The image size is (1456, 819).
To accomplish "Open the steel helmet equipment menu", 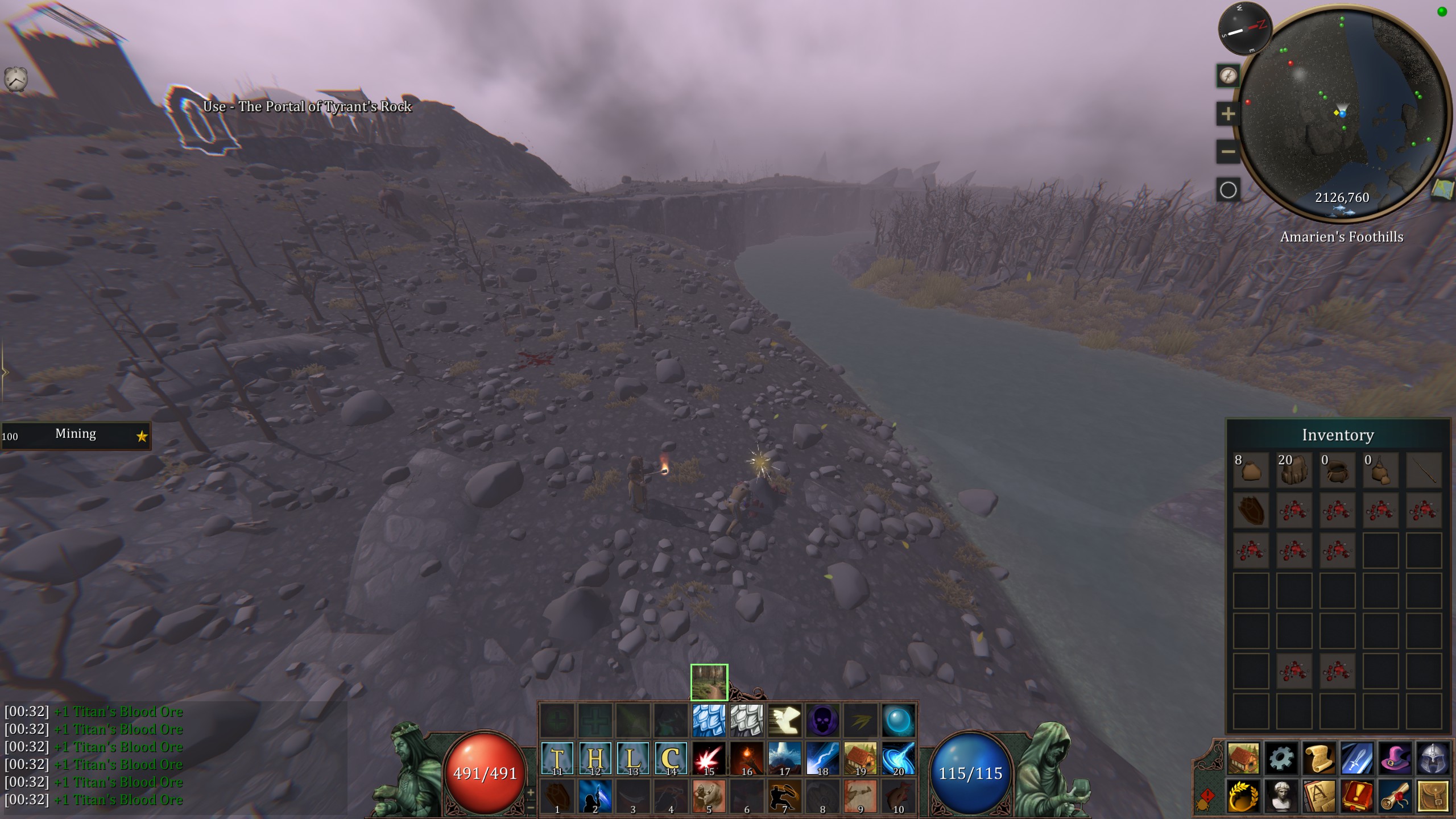I will point(1433,758).
